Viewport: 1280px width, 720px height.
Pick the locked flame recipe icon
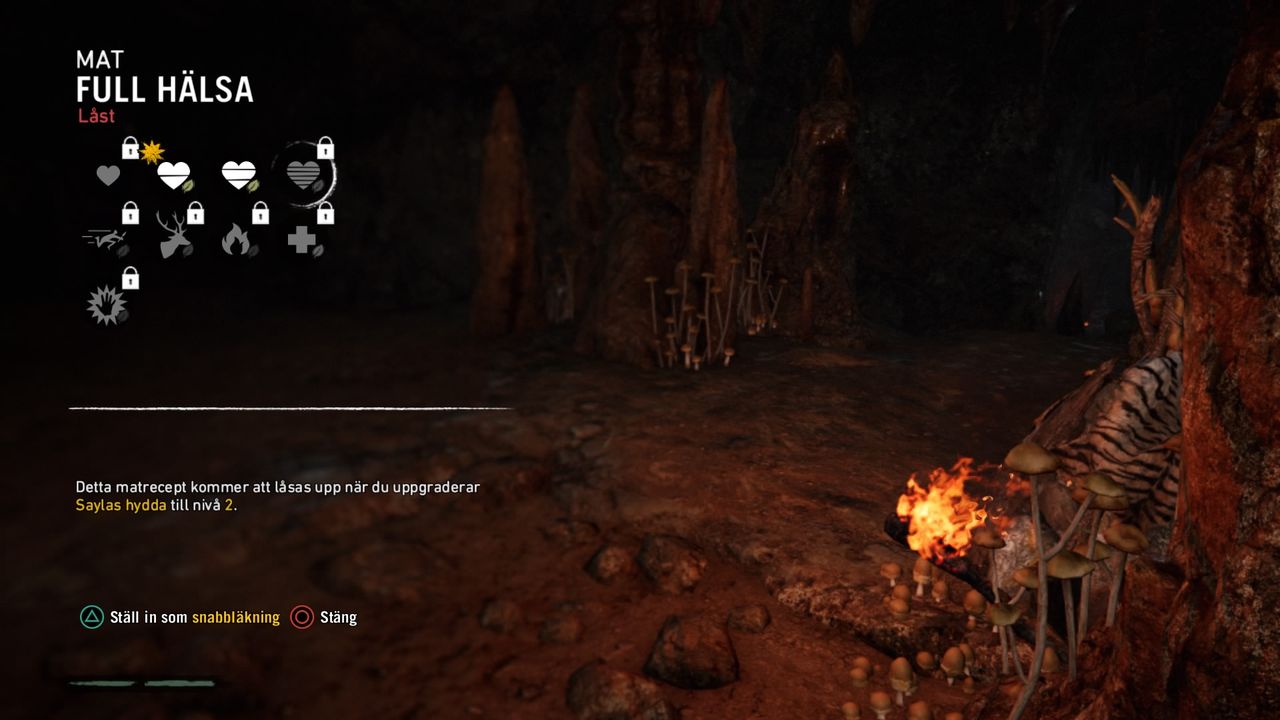pyautogui.click(x=237, y=240)
